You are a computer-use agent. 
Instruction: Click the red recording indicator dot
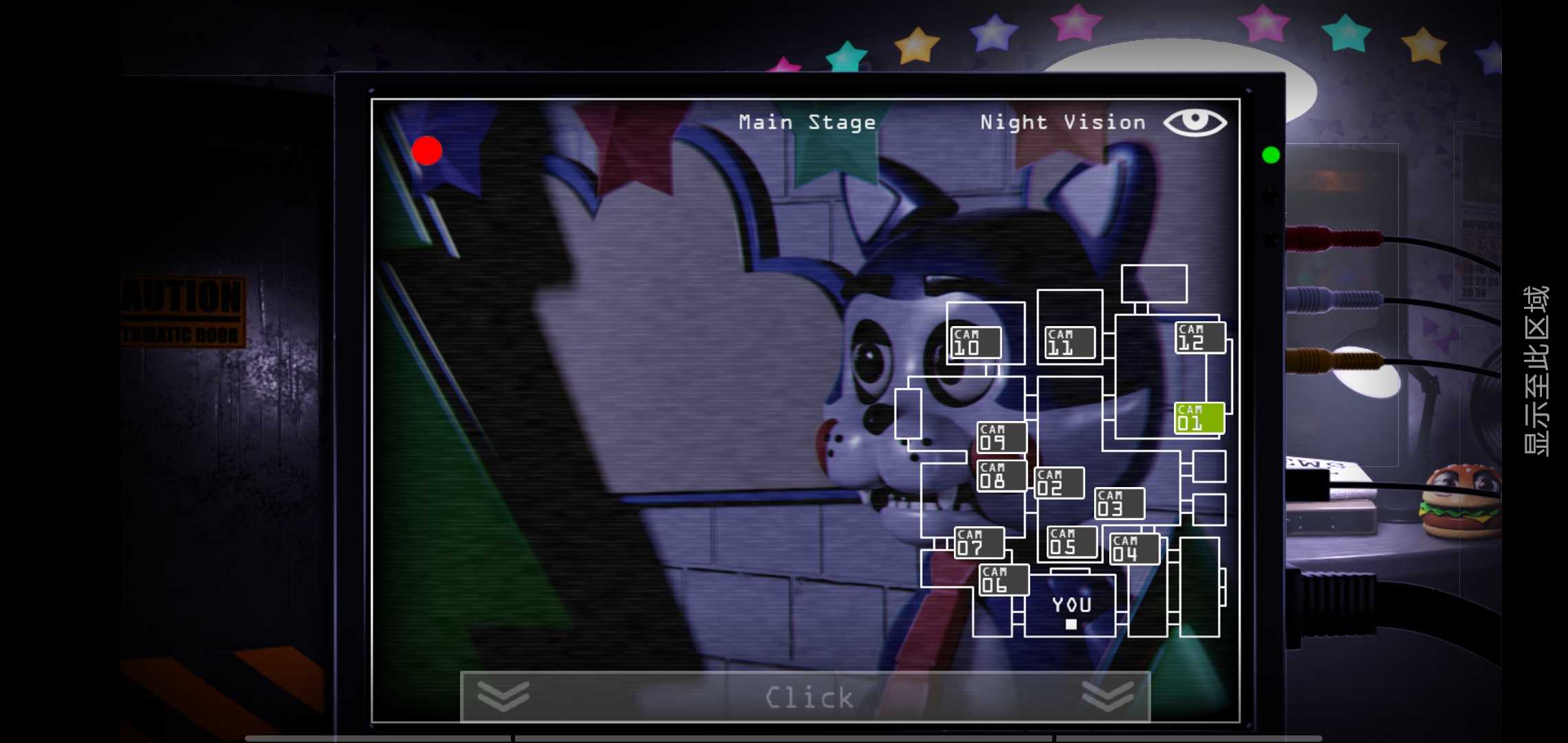pyautogui.click(x=426, y=150)
